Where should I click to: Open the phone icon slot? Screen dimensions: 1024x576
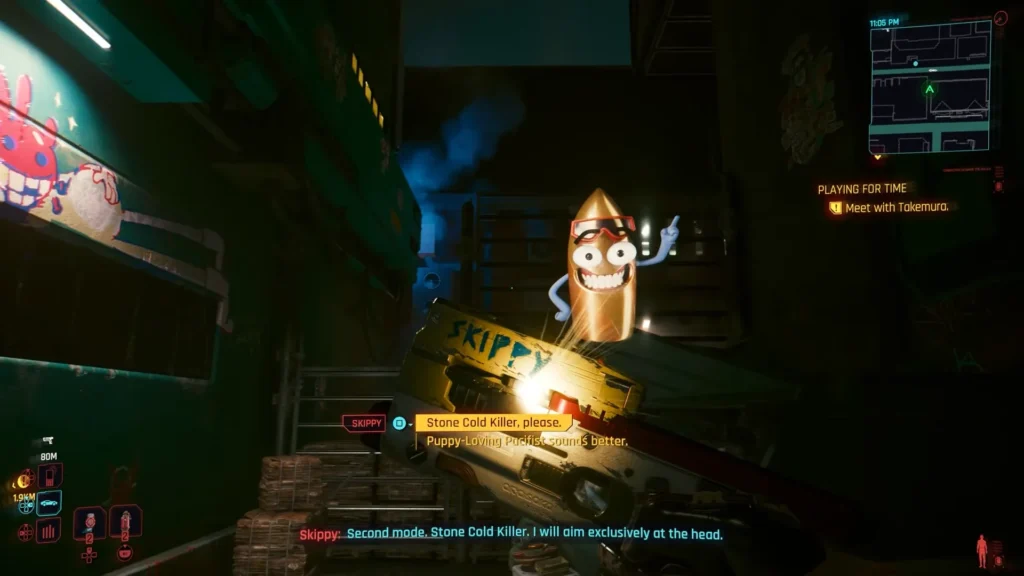[x=49, y=475]
